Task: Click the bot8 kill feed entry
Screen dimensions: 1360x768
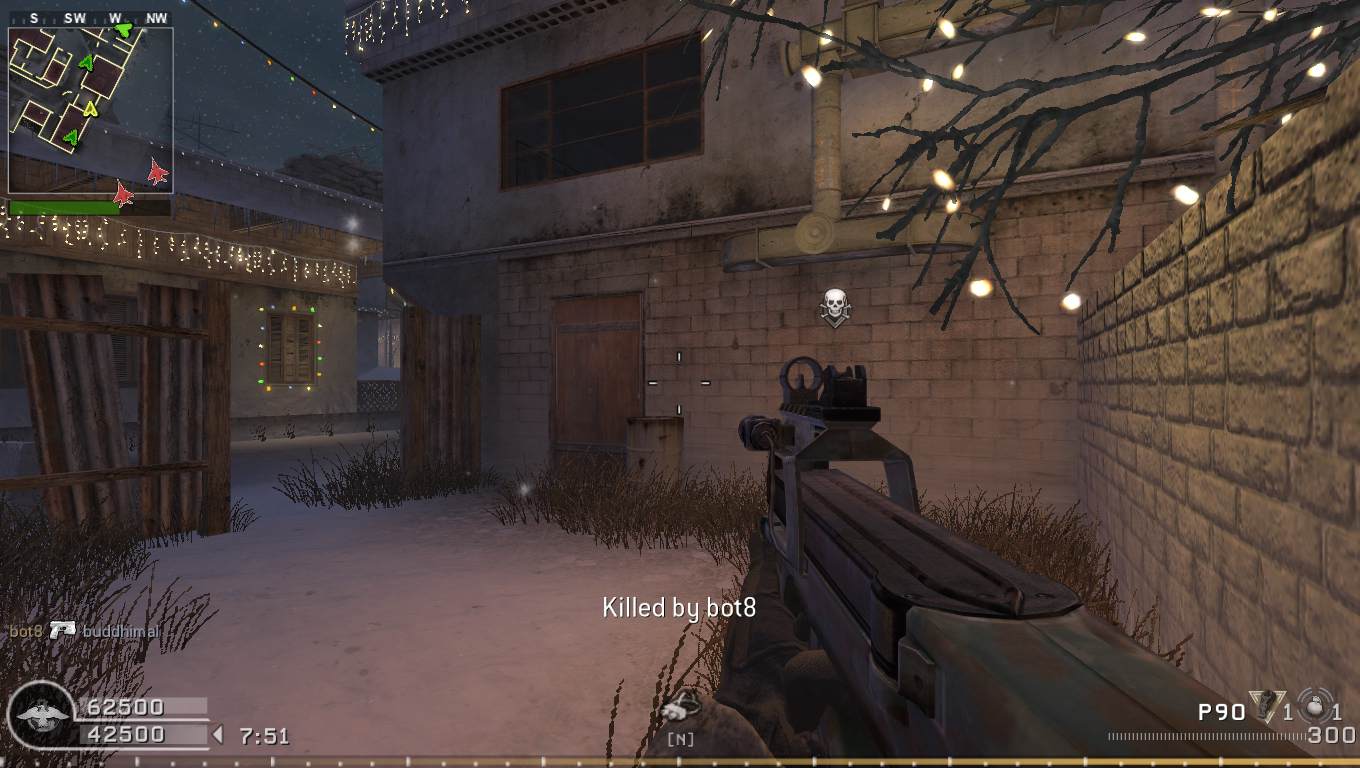Action: (x=84, y=631)
